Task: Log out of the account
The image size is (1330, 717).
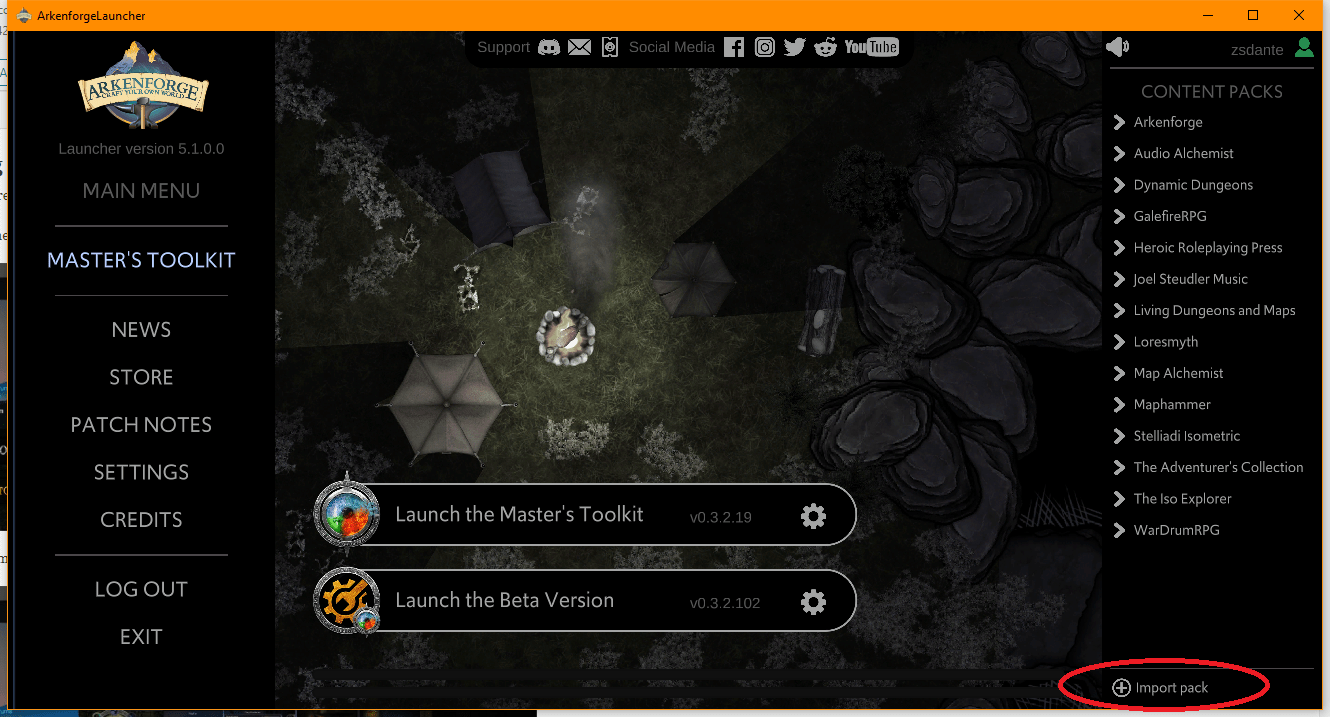Action: (x=141, y=589)
